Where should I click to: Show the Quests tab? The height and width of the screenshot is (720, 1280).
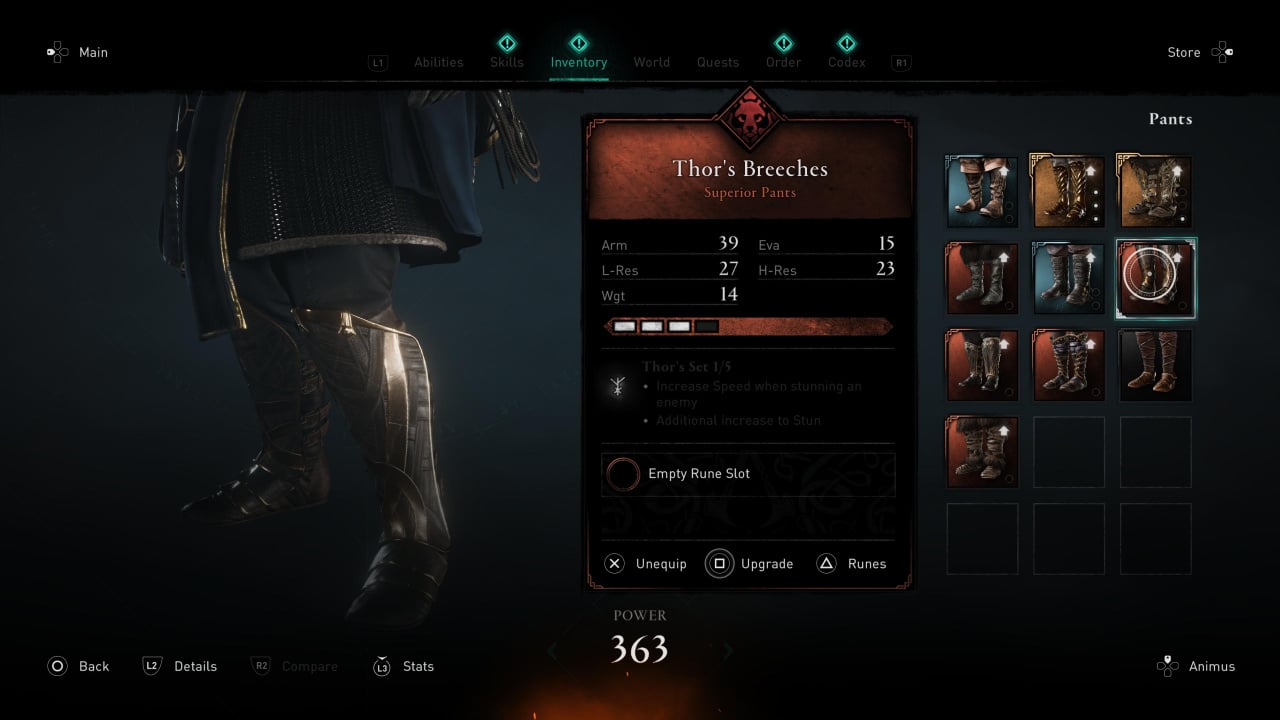point(718,62)
